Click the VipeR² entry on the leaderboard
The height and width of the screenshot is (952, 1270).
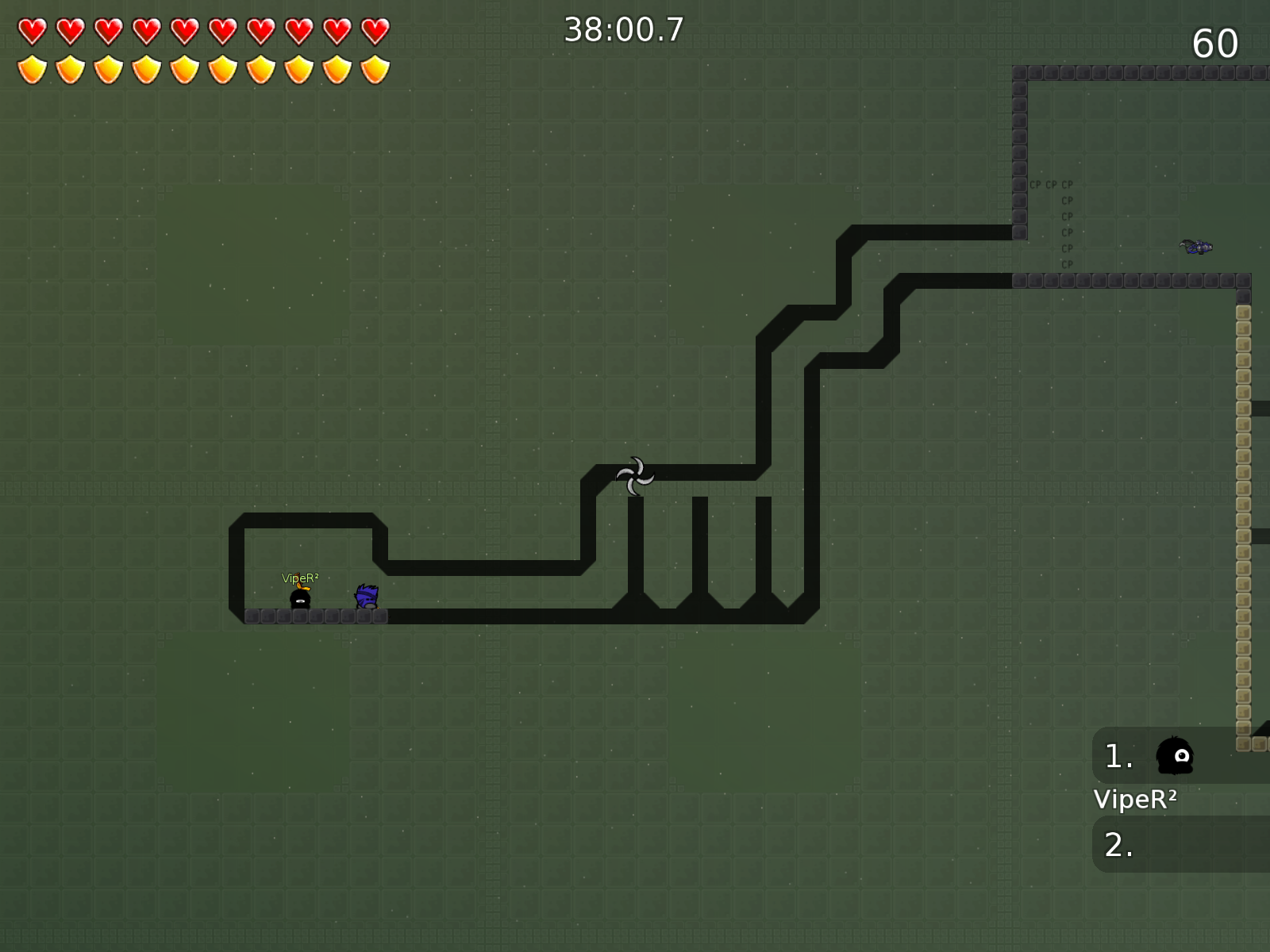pos(1137,800)
